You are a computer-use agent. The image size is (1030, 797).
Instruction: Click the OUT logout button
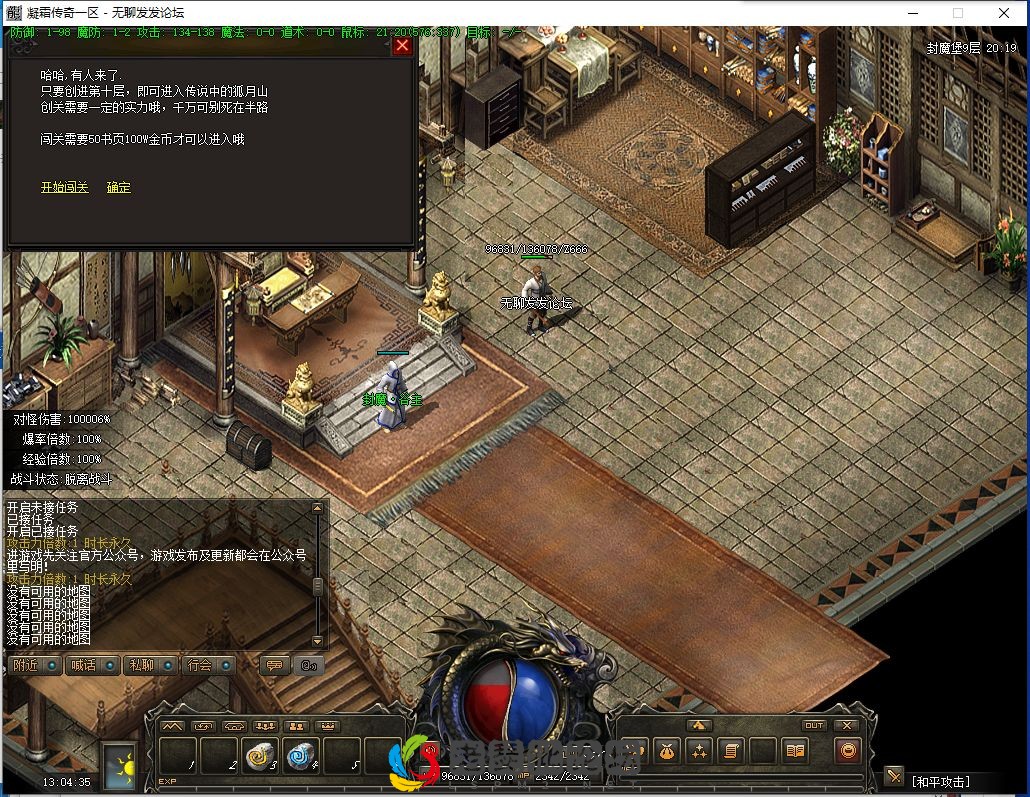[x=814, y=725]
